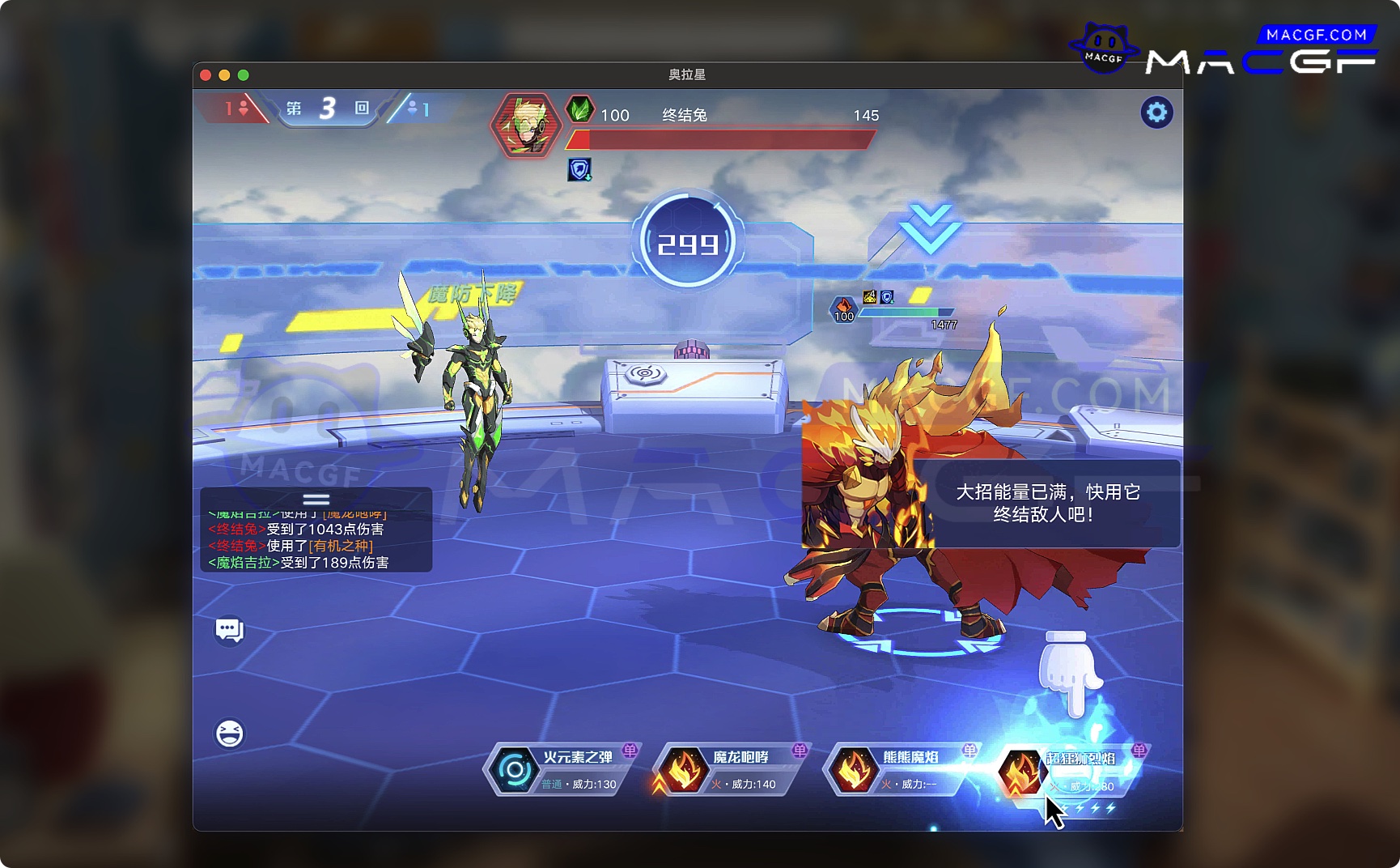1400x868 pixels.
Task: Expand the battle log handle
Action: pyautogui.click(x=316, y=499)
